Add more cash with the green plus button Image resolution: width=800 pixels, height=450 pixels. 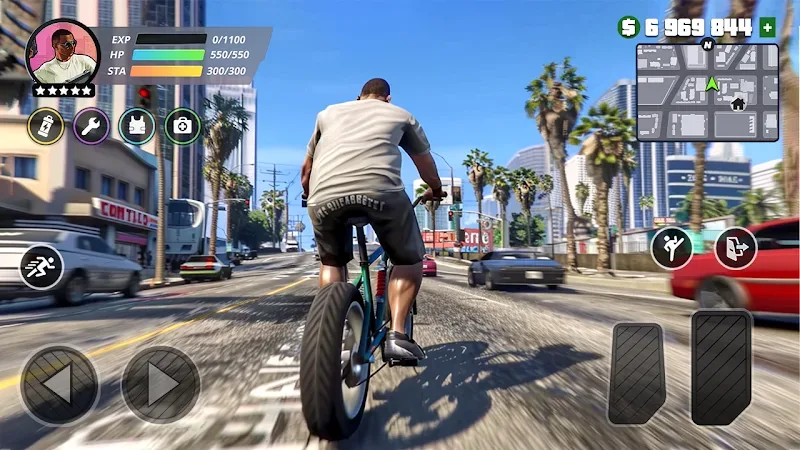(x=768, y=27)
